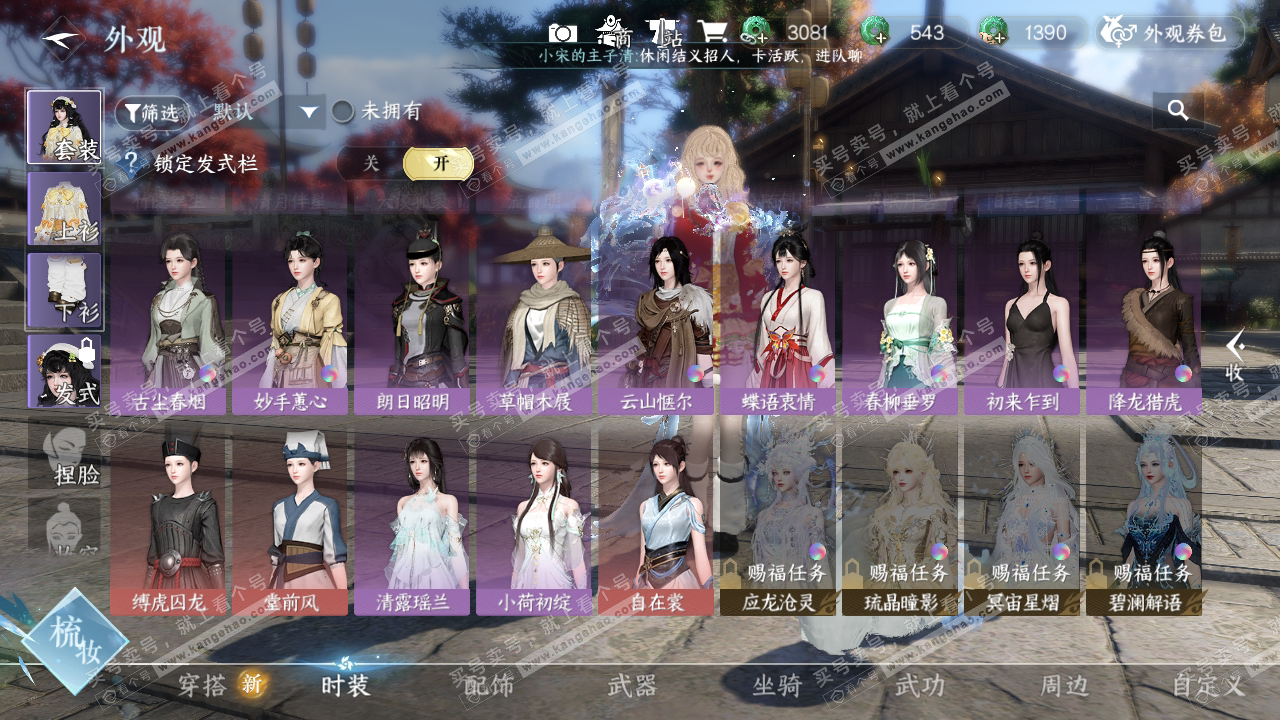Open the magnifier search button
Image resolution: width=1280 pixels, height=720 pixels.
[x=1178, y=111]
